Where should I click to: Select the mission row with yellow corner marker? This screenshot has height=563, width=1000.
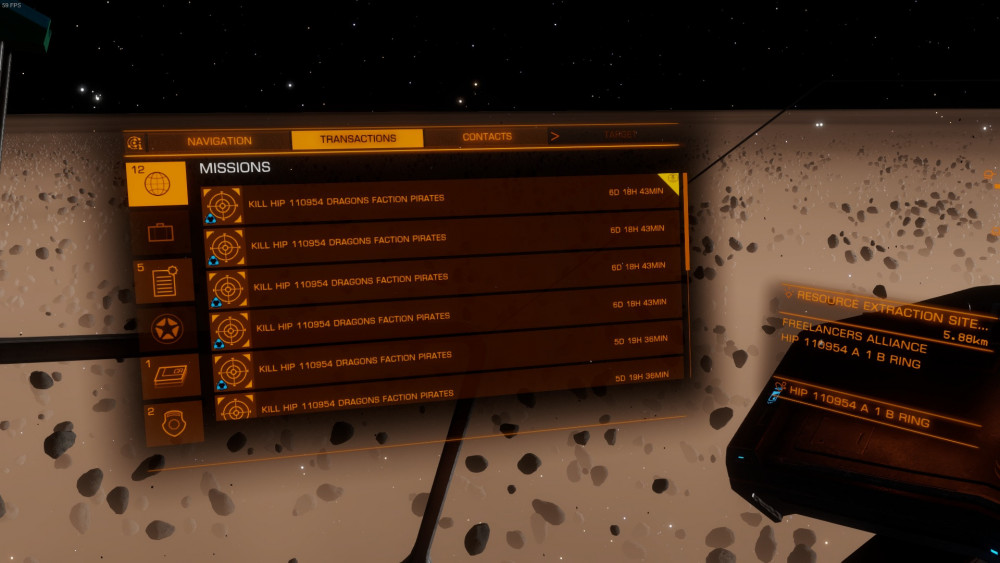(x=440, y=197)
